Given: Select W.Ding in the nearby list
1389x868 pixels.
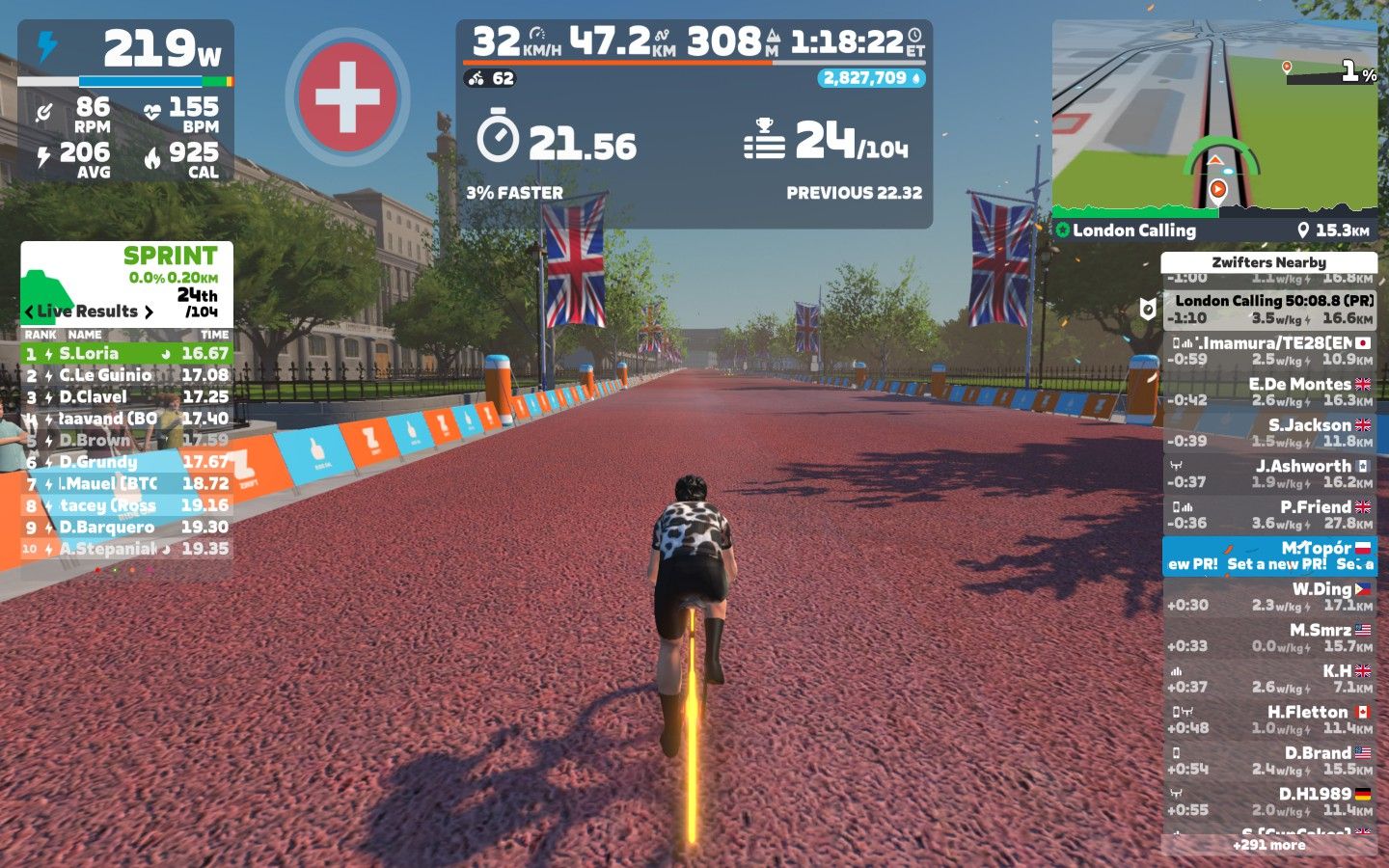Looking at the screenshot, I should click(1268, 597).
